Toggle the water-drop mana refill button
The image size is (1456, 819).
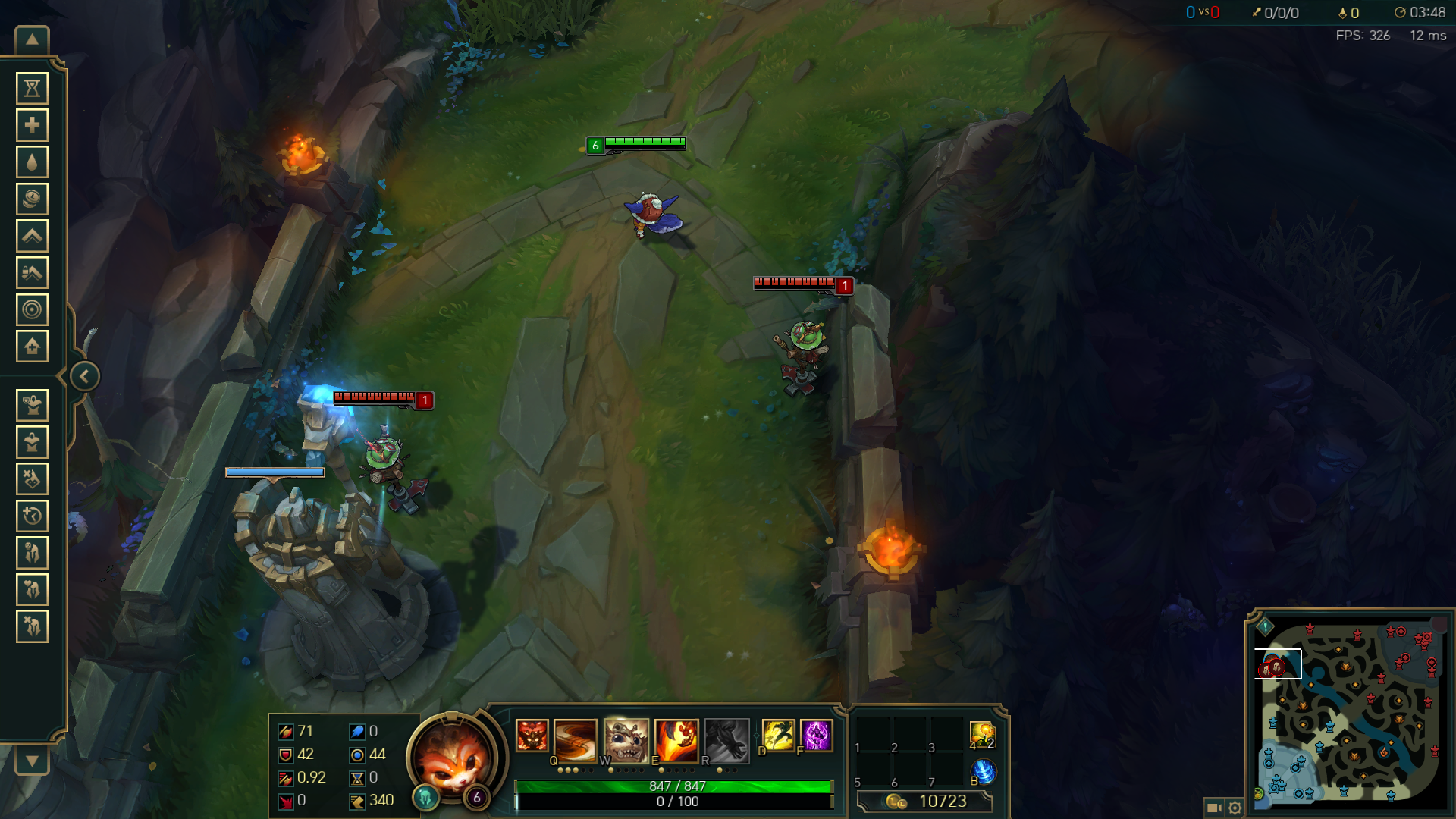[x=32, y=162]
